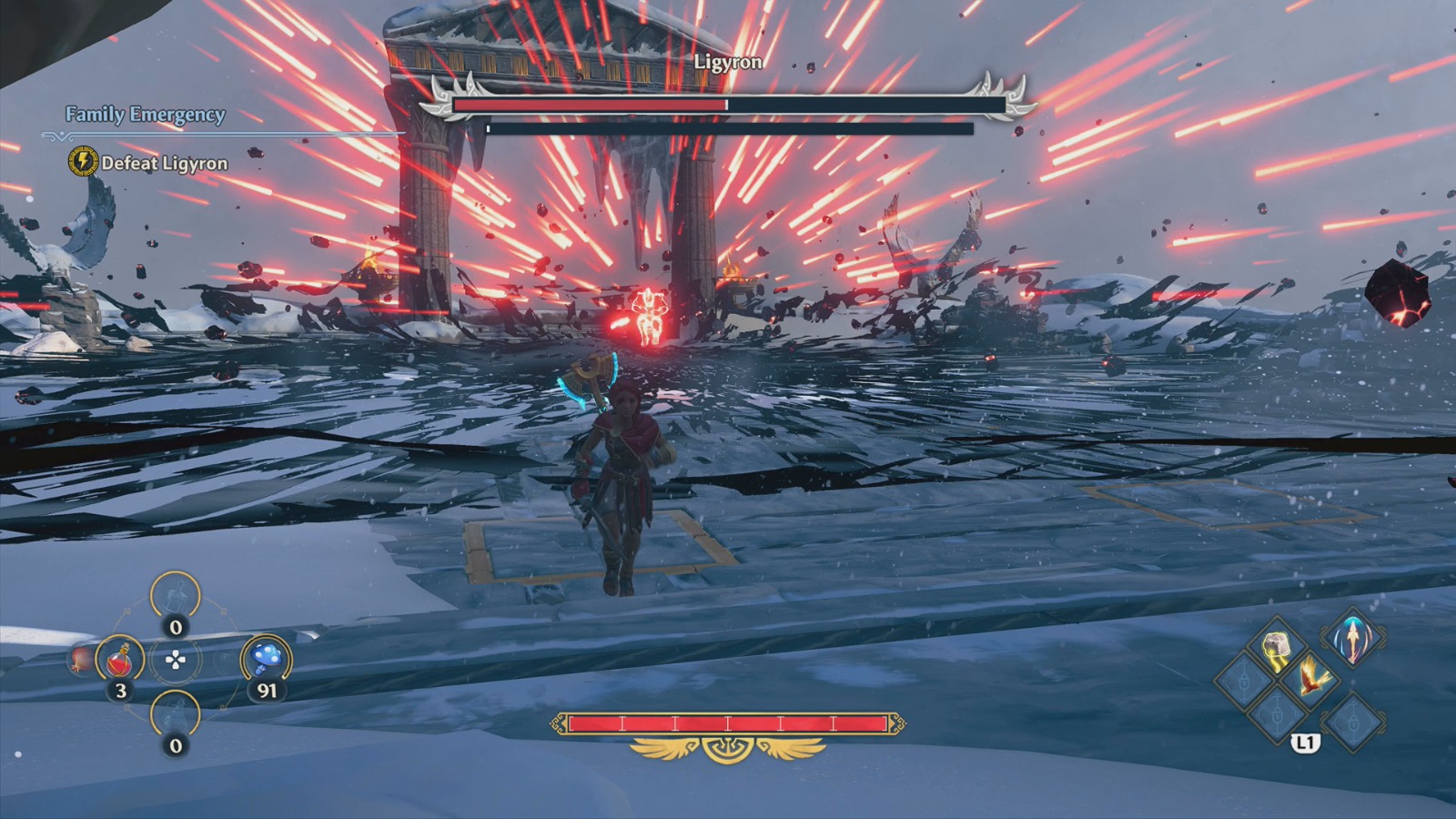1456x819 pixels.
Task: Select the empty potion slot above the d-pad
Action: 175,596
